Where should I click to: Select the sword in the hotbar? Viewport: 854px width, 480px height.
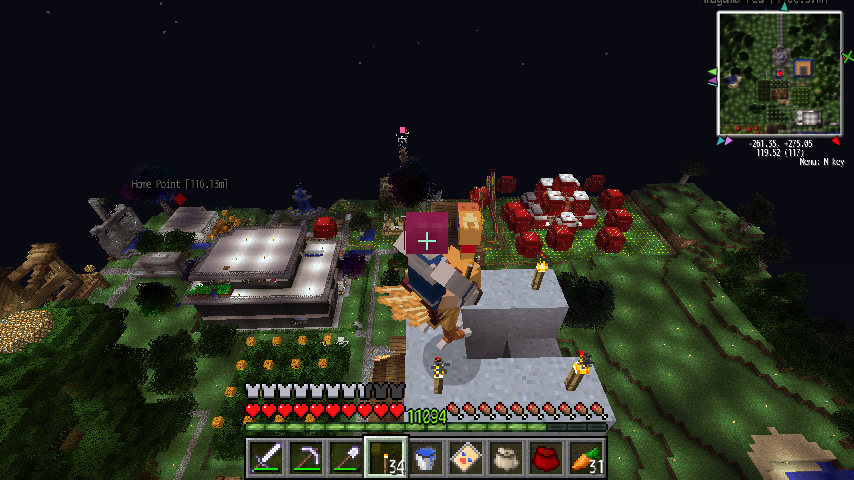click(265, 457)
